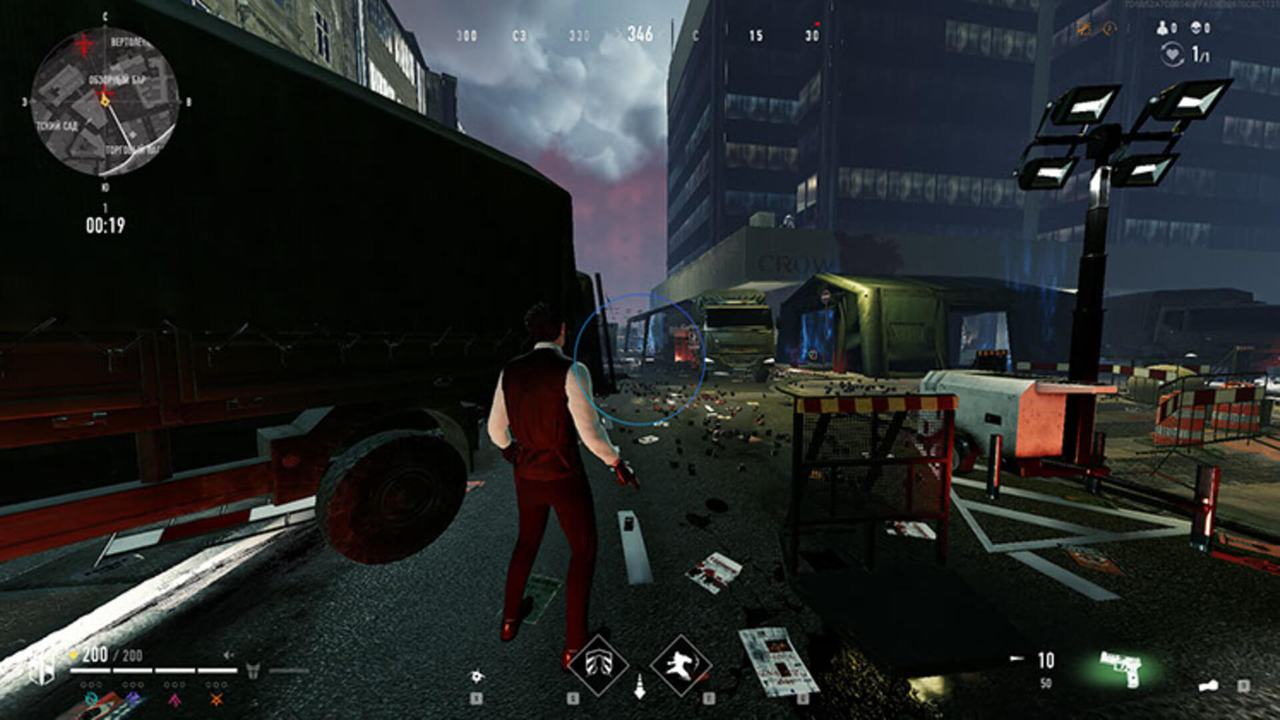Screen dimensions: 1280x720
Task: Open the heart resurrection icon
Action: (1172, 52)
